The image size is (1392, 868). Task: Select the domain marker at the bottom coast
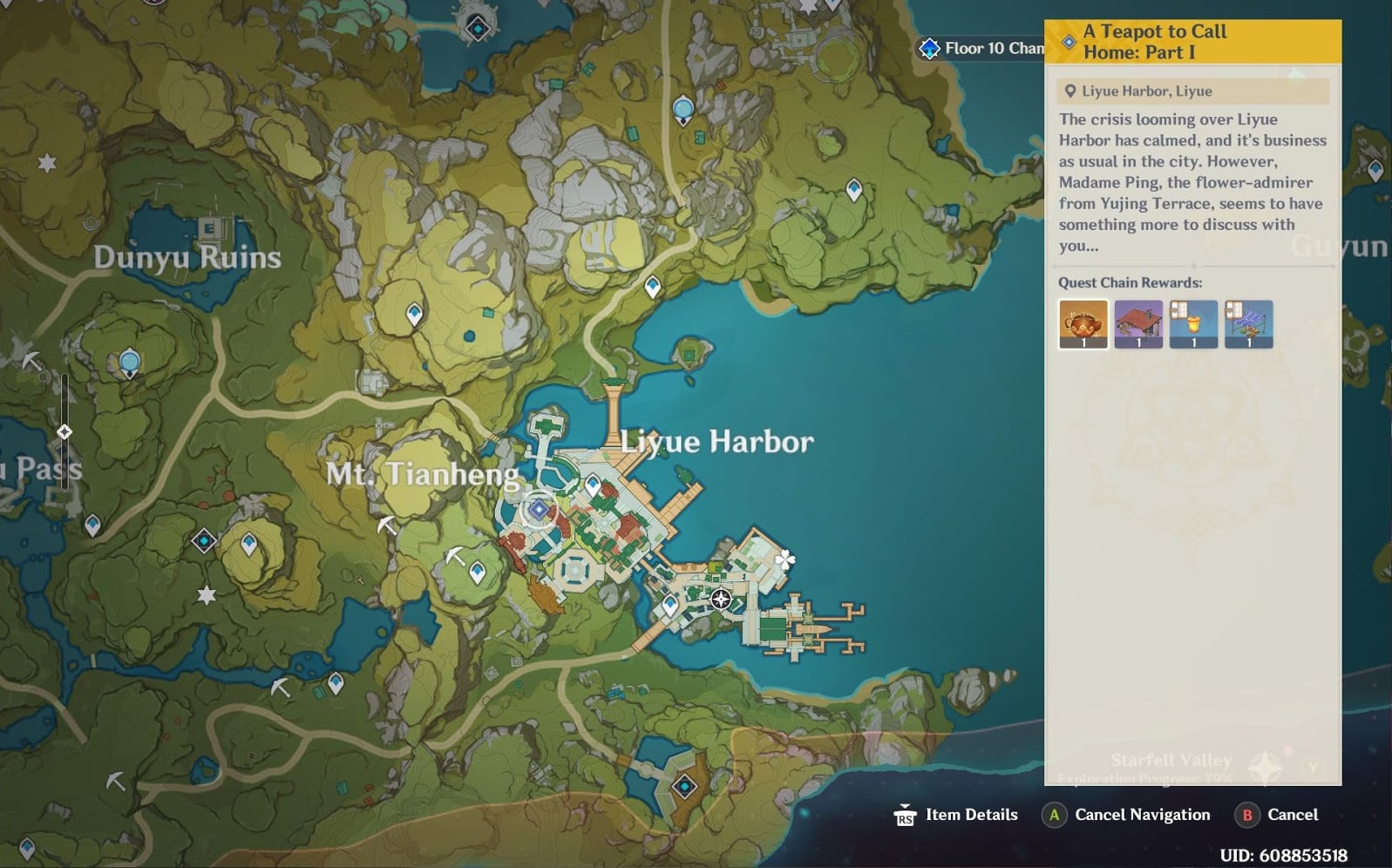click(685, 787)
